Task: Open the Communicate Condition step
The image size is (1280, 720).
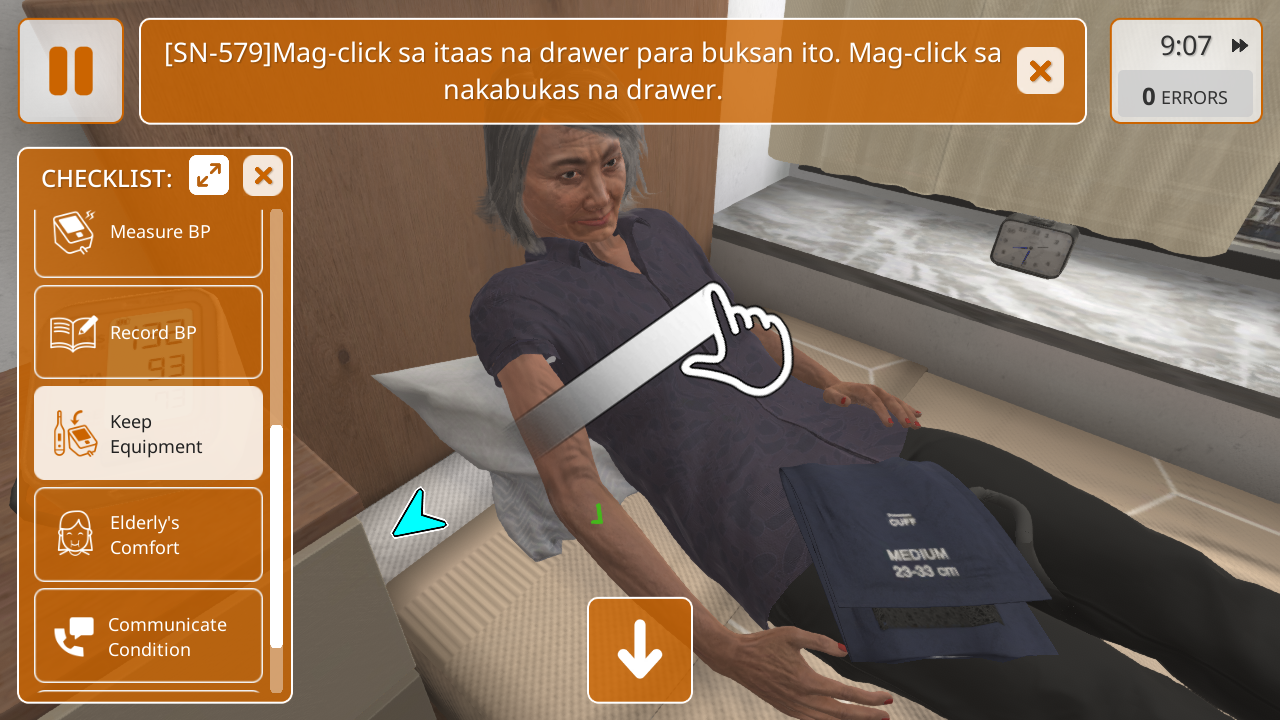Action: [148, 636]
